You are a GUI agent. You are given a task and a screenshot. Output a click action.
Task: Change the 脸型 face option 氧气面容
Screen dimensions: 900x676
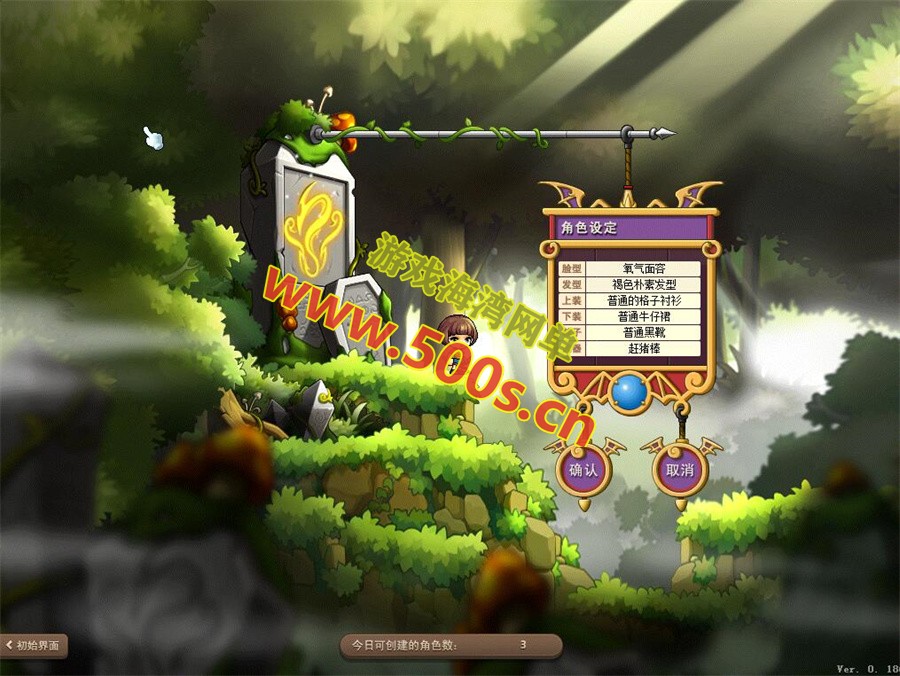click(x=643, y=269)
